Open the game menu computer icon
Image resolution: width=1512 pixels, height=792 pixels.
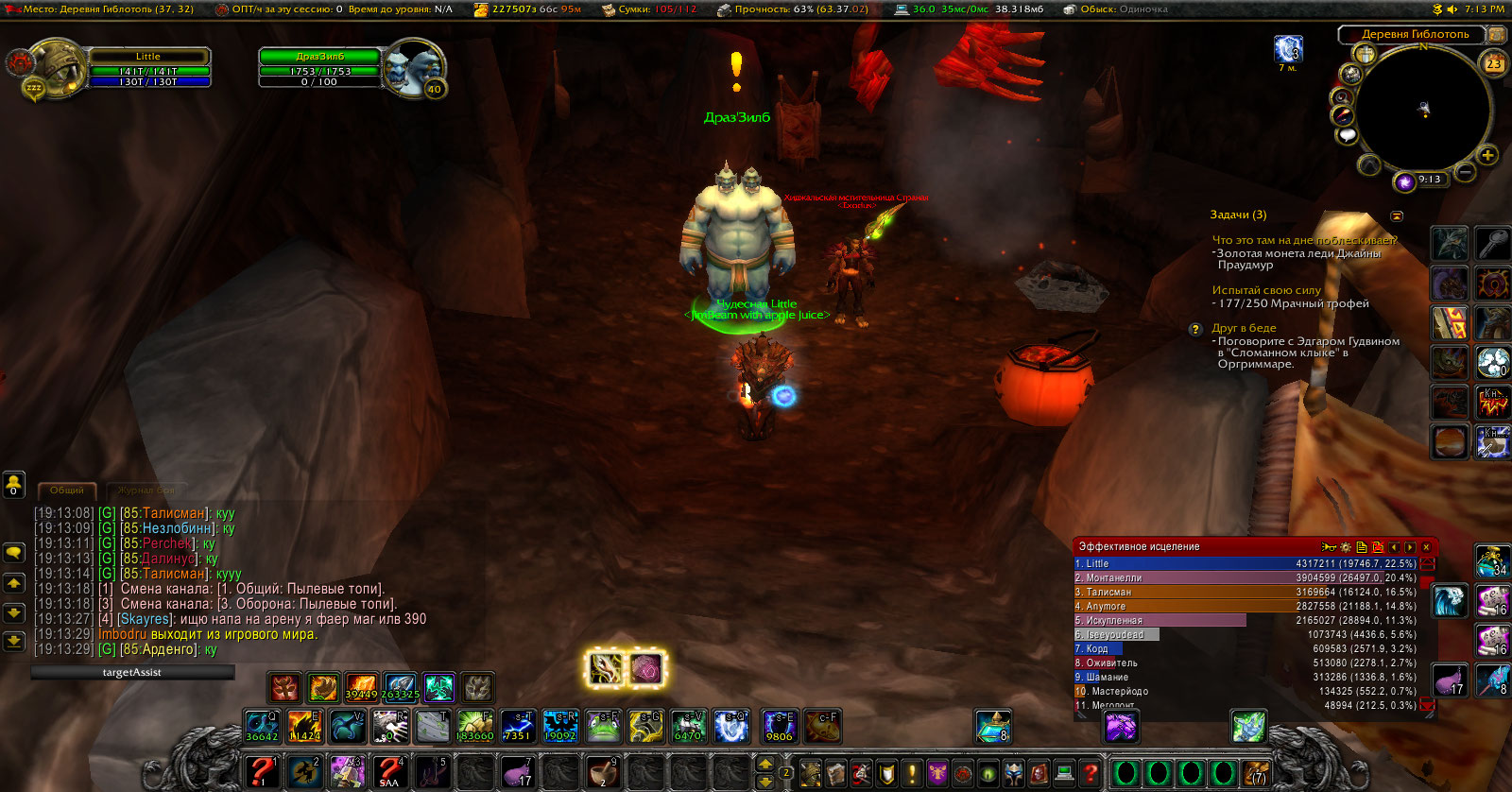(1064, 773)
